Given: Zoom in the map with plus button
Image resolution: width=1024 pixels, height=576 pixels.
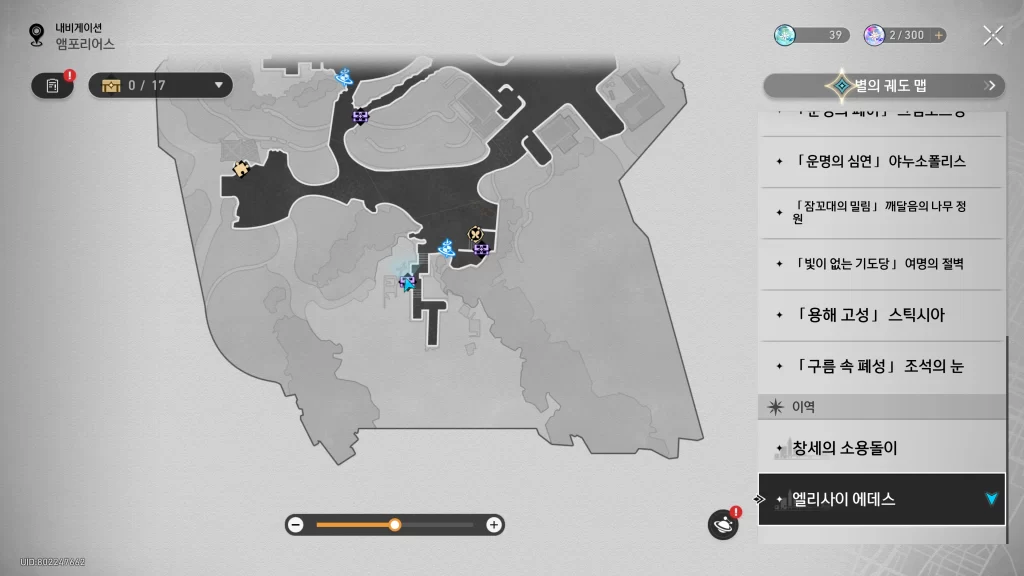Looking at the screenshot, I should point(494,524).
